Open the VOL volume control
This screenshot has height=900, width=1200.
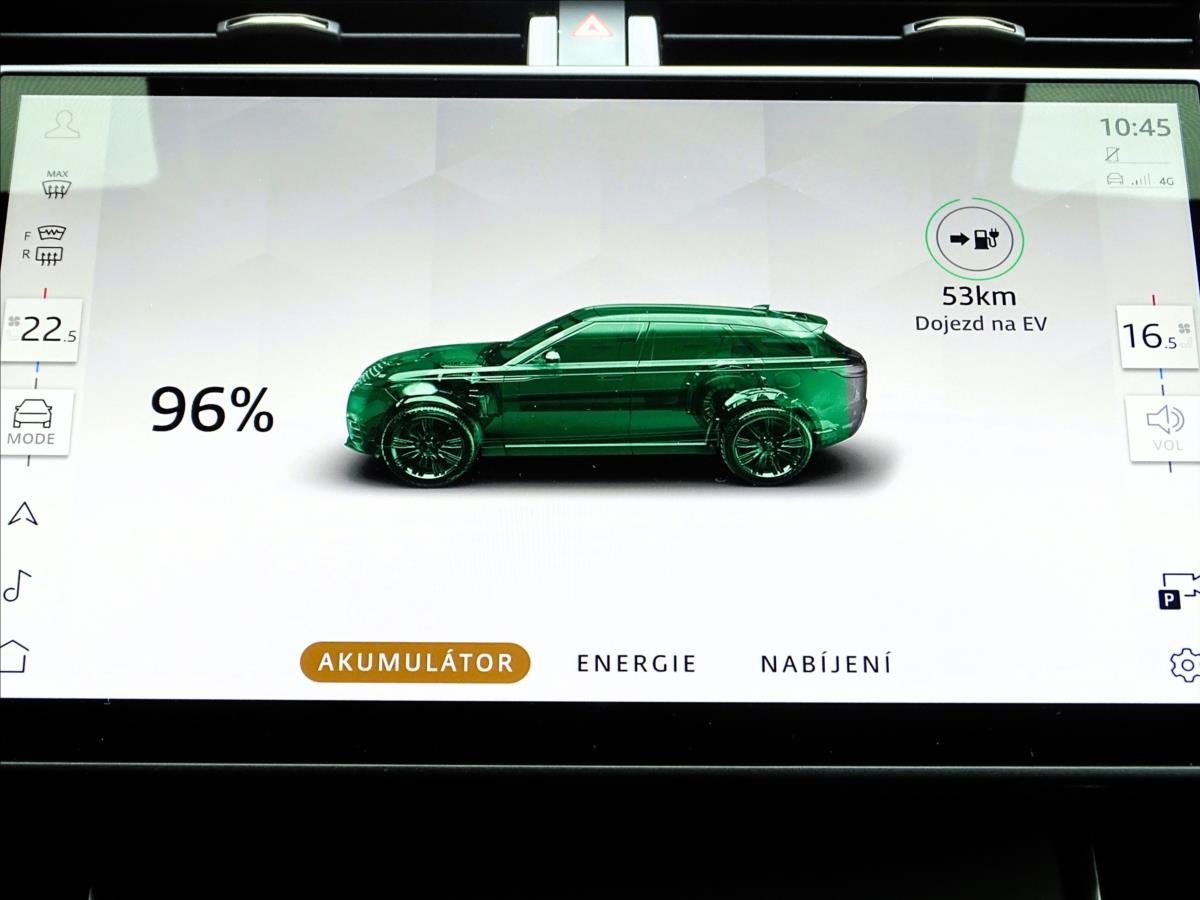click(x=1163, y=427)
